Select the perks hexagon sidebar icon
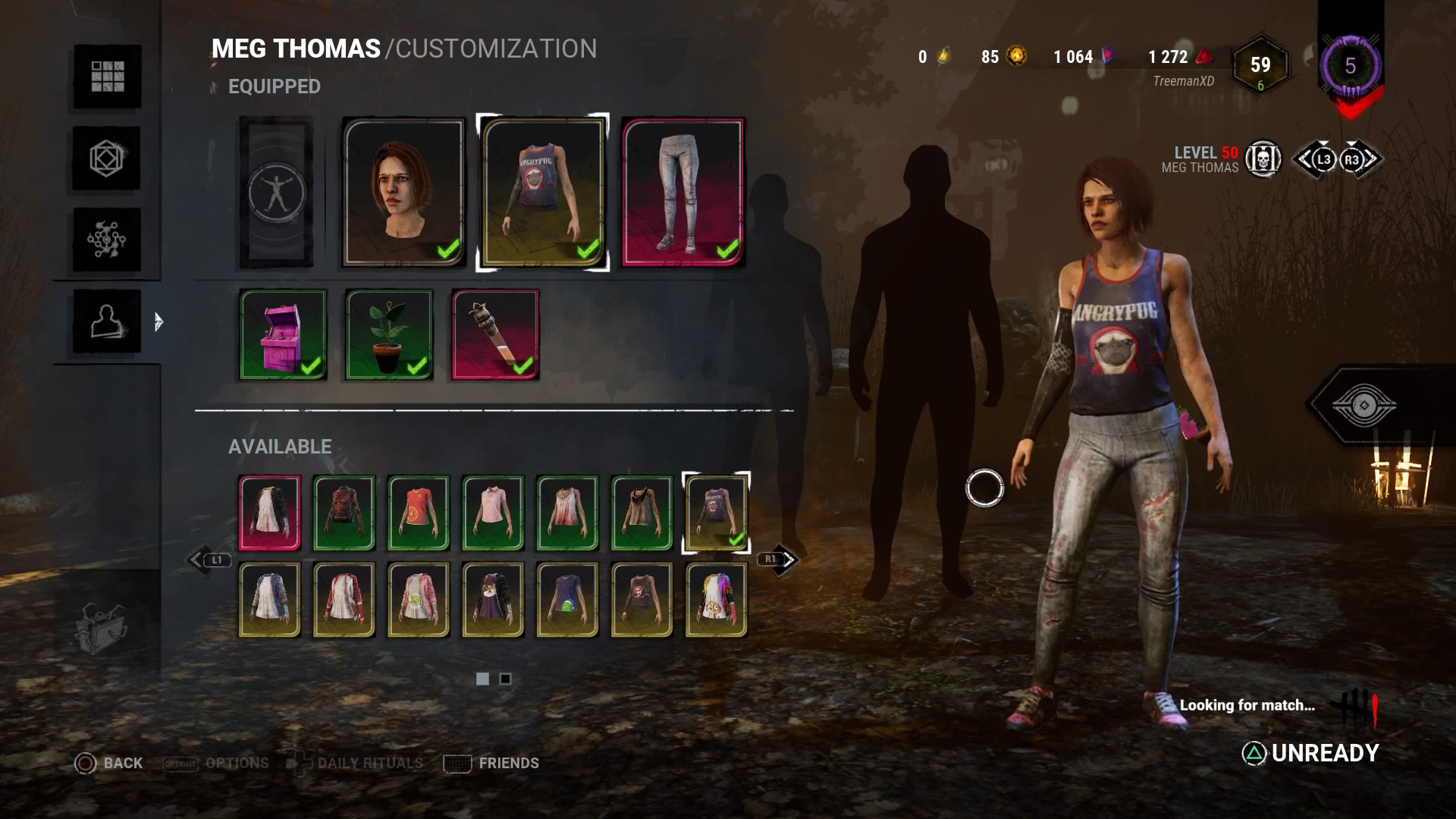Image resolution: width=1456 pixels, height=819 pixels. (106, 159)
